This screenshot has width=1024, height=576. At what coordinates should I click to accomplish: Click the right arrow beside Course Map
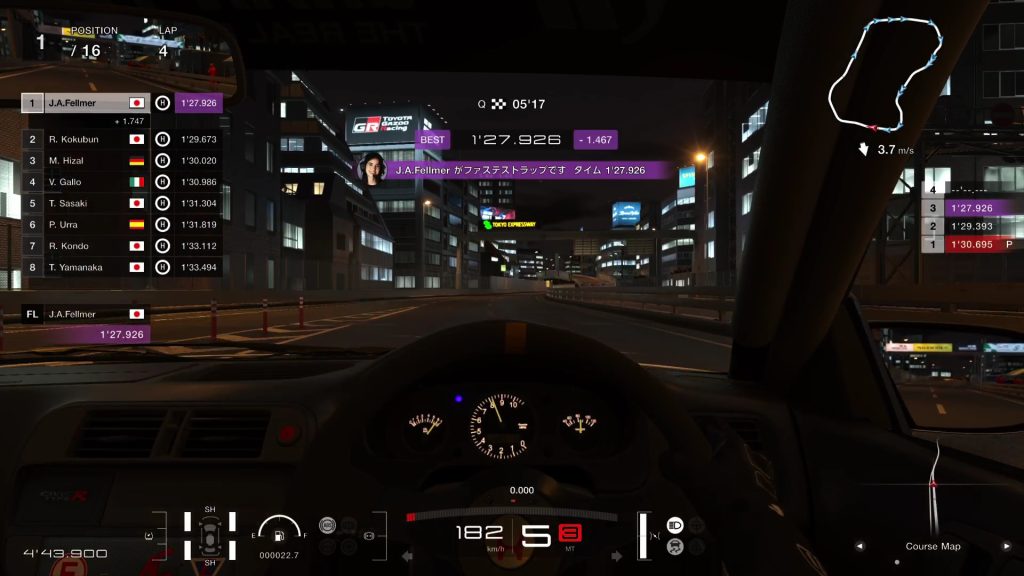coord(1007,547)
